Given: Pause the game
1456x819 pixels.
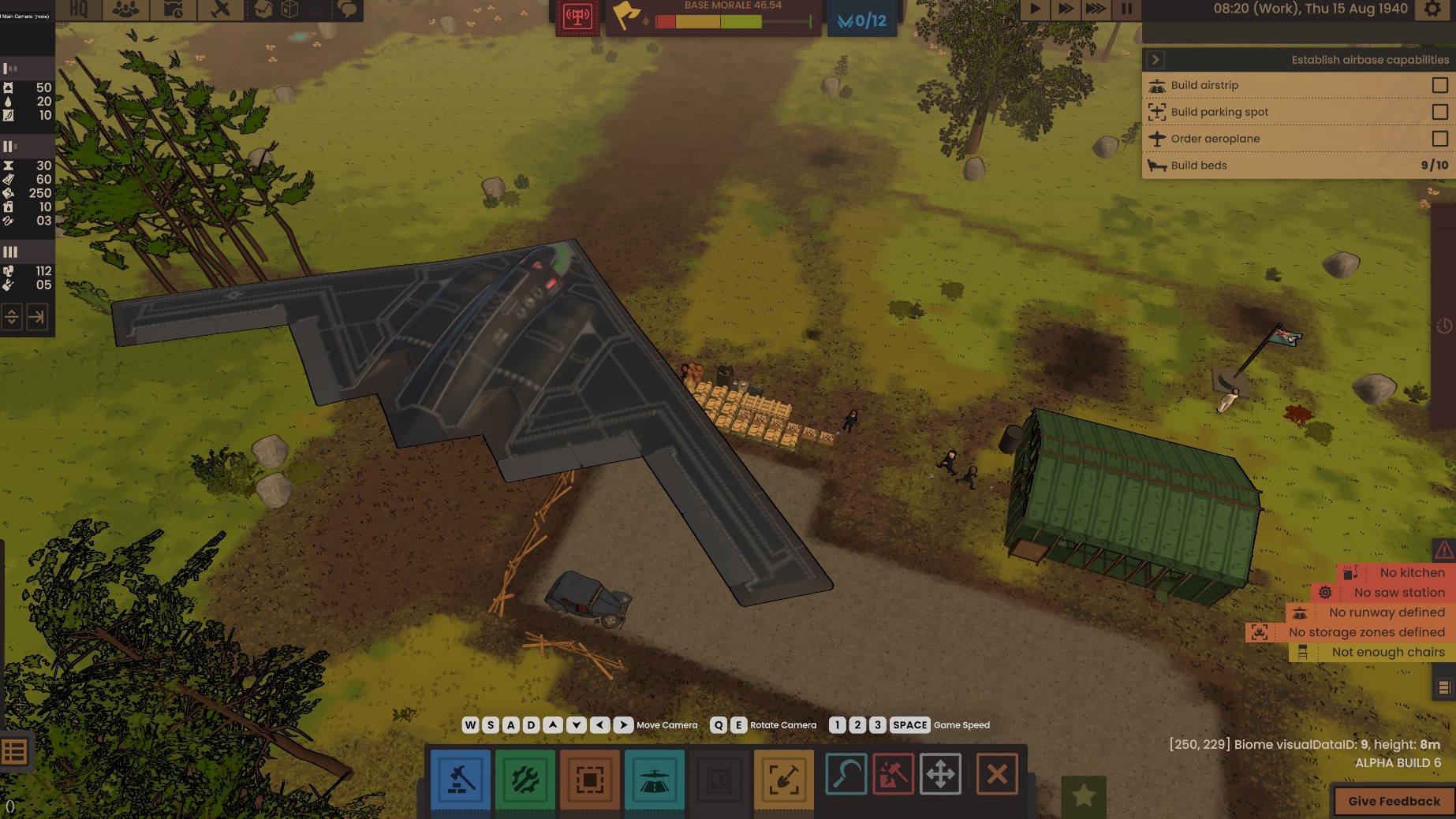Looking at the screenshot, I should (x=1126, y=9).
